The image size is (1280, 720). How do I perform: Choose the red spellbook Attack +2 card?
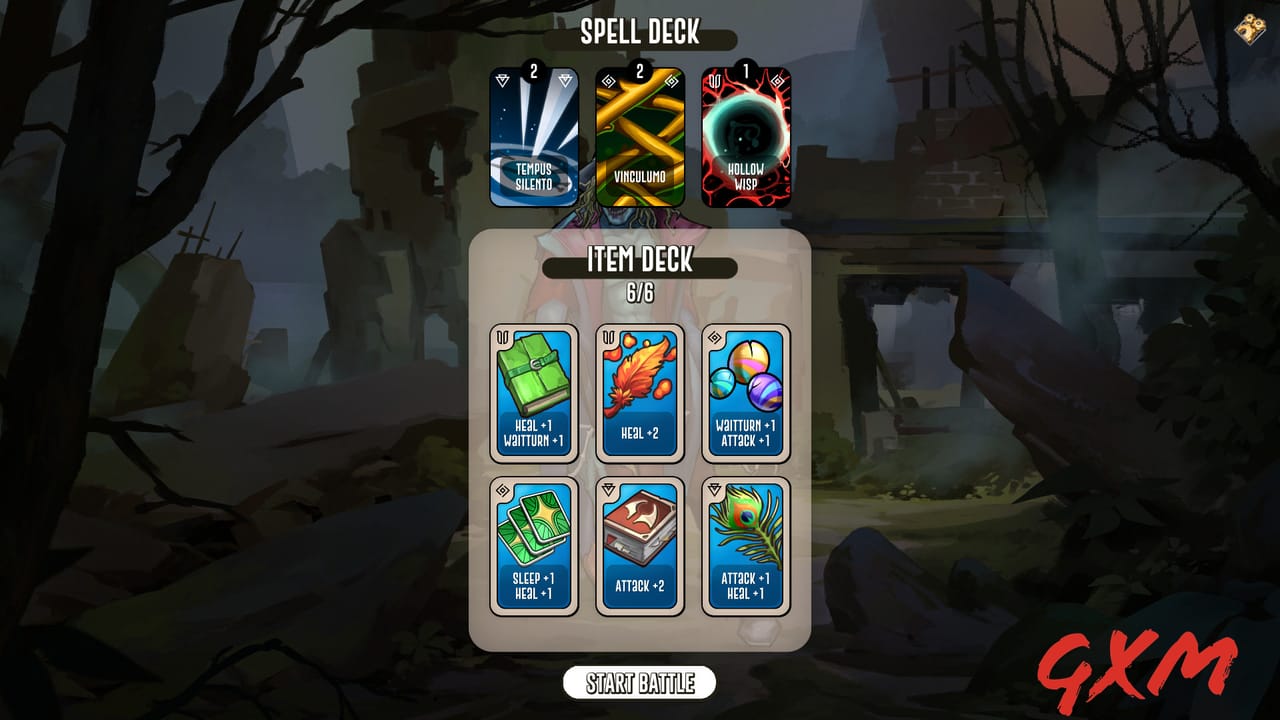[640, 545]
